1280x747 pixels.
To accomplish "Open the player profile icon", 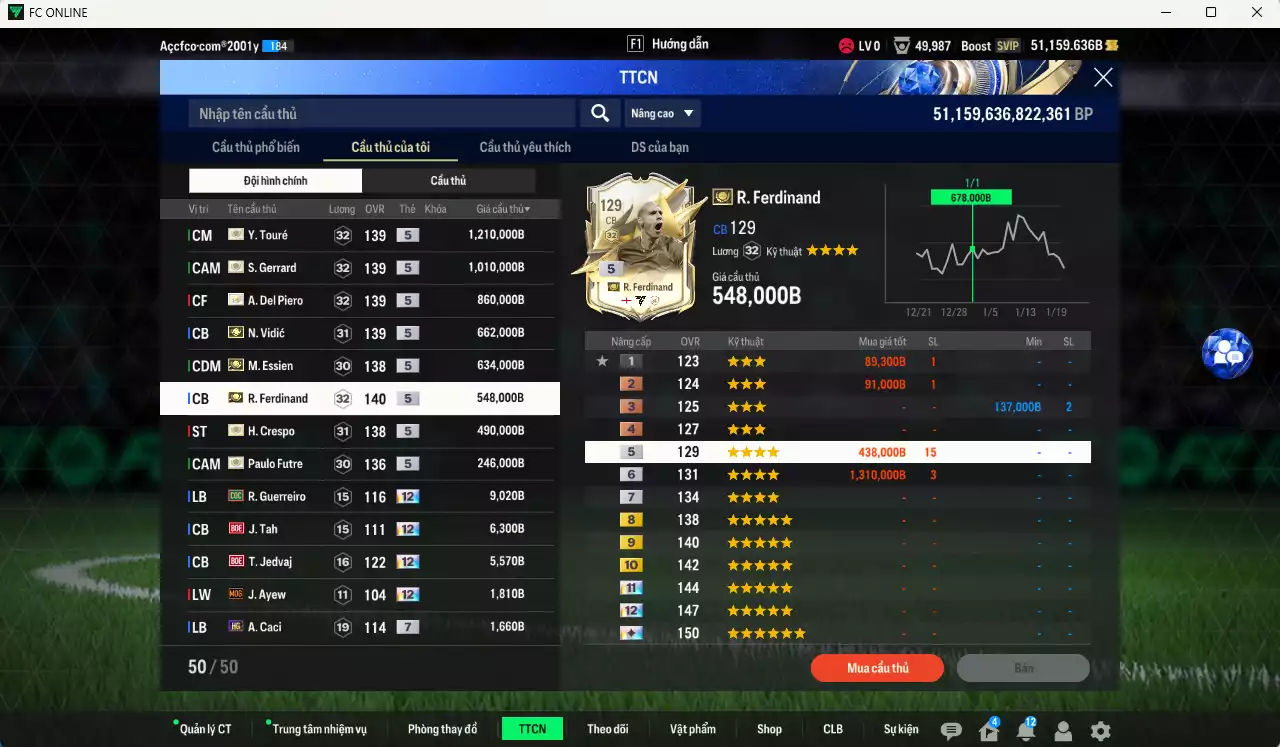I will pos(1062,731).
